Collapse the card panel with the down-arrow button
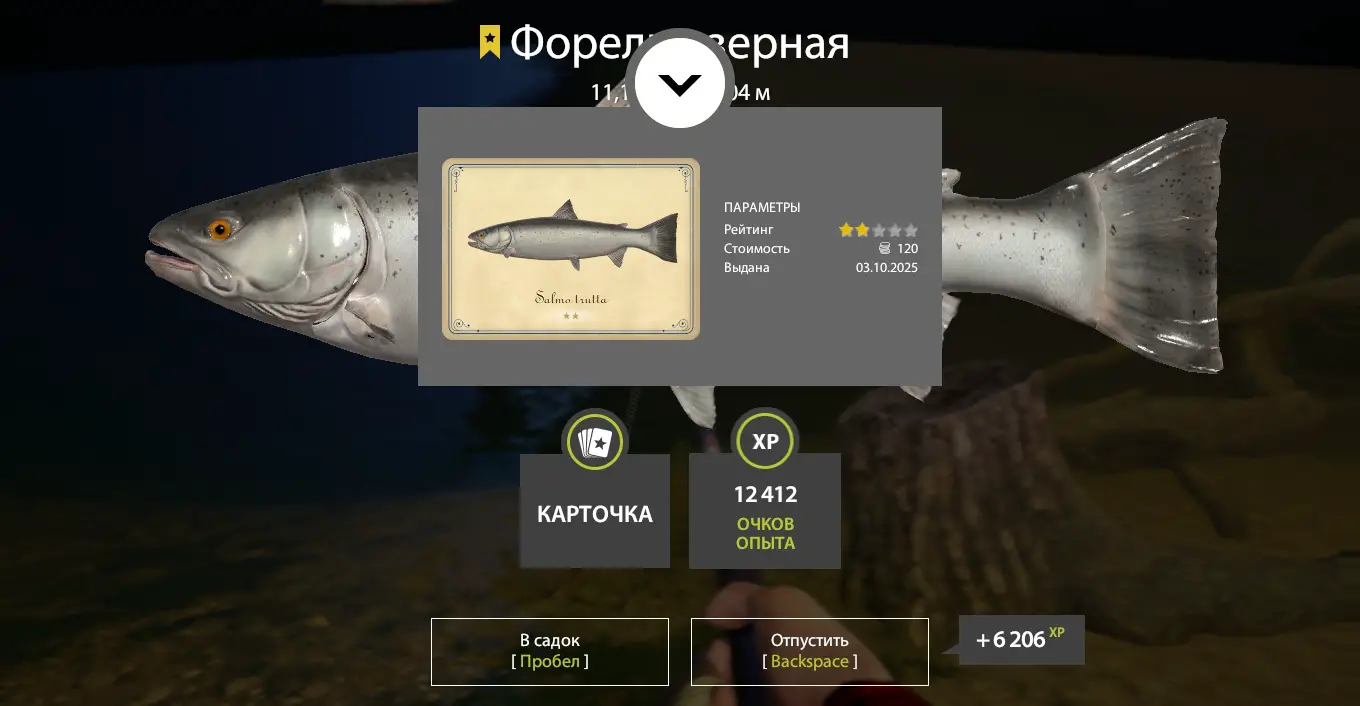The image size is (1360, 706). [680, 84]
